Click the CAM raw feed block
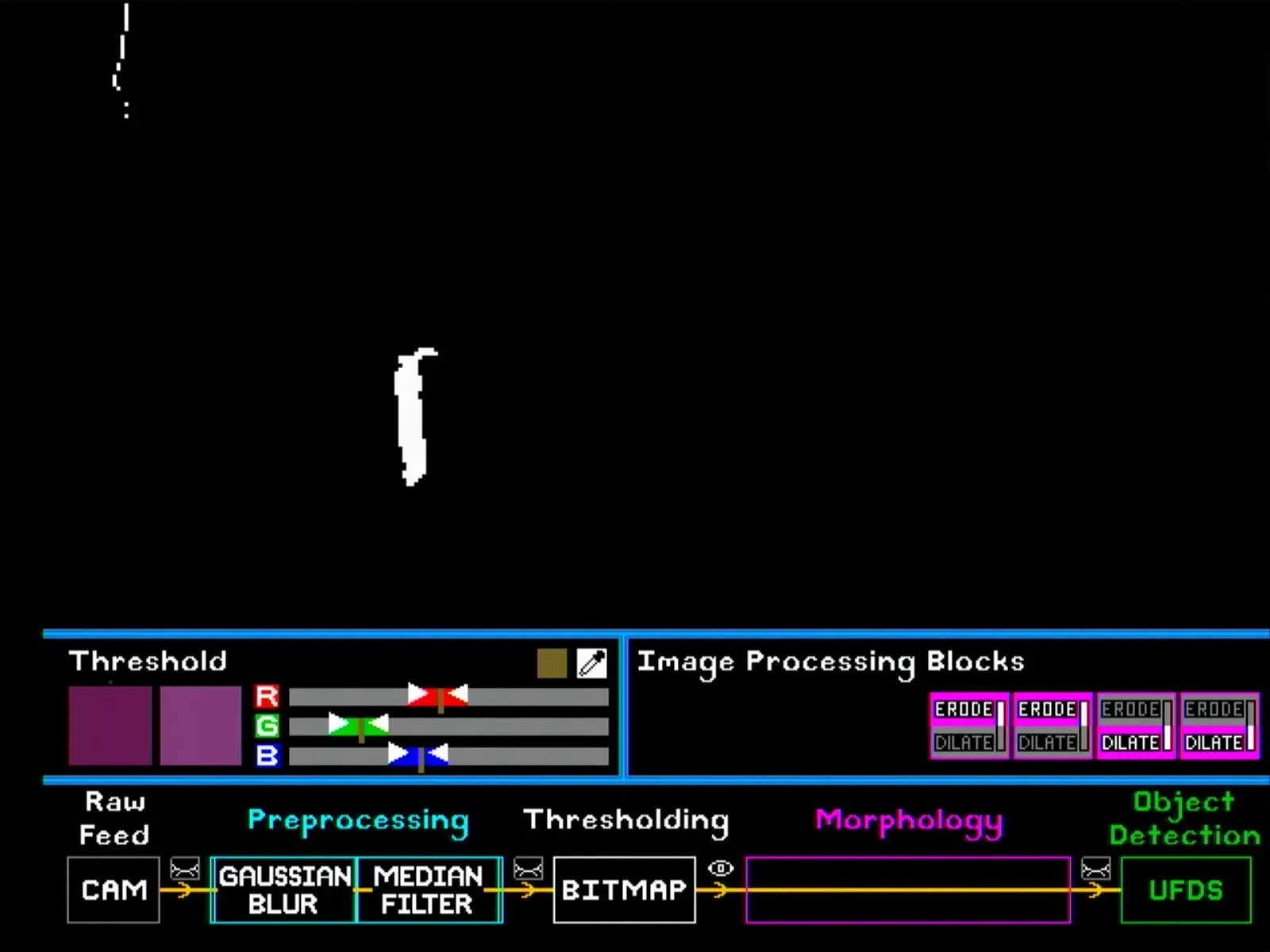The width and height of the screenshot is (1270, 952). (x=114, y=890)
